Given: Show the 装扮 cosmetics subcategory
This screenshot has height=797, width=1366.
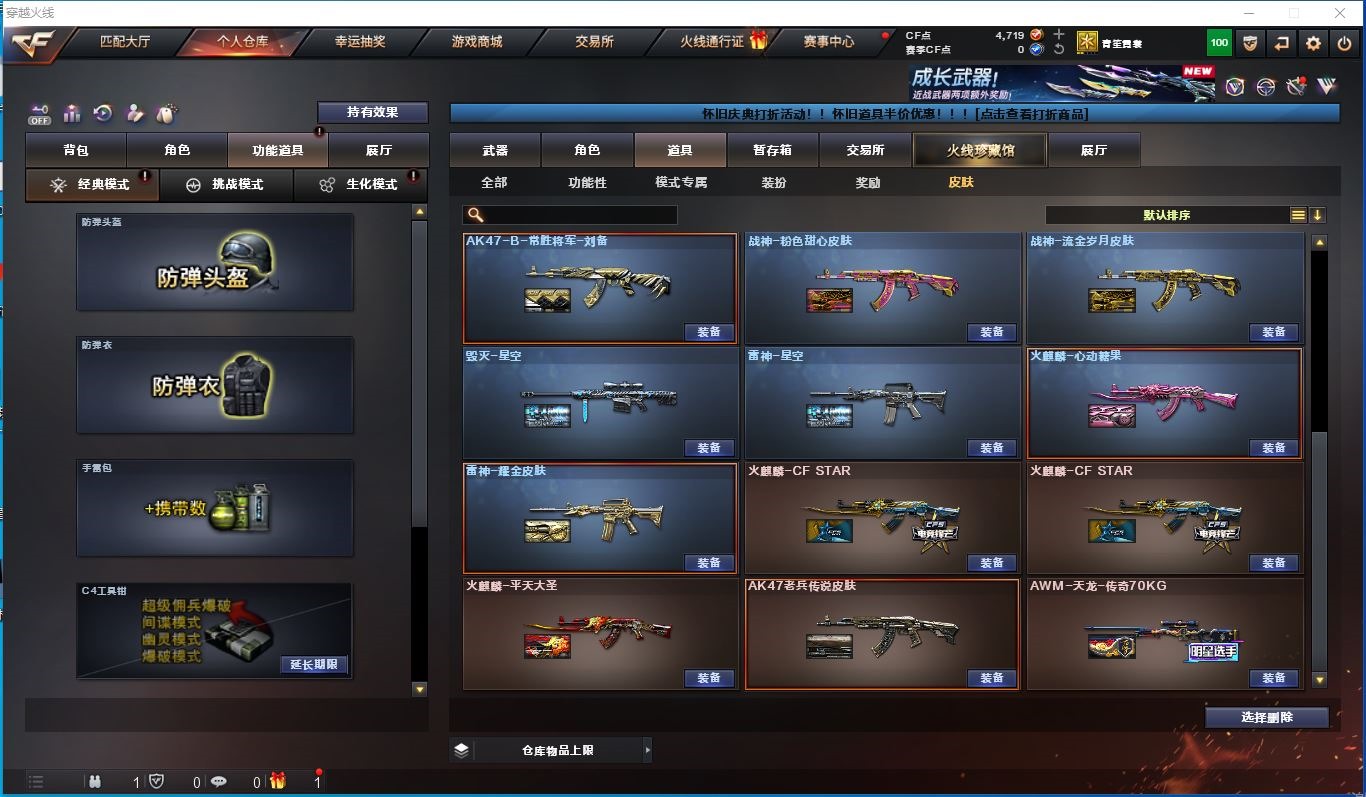Looking at the screenshot, I should 774,183.
